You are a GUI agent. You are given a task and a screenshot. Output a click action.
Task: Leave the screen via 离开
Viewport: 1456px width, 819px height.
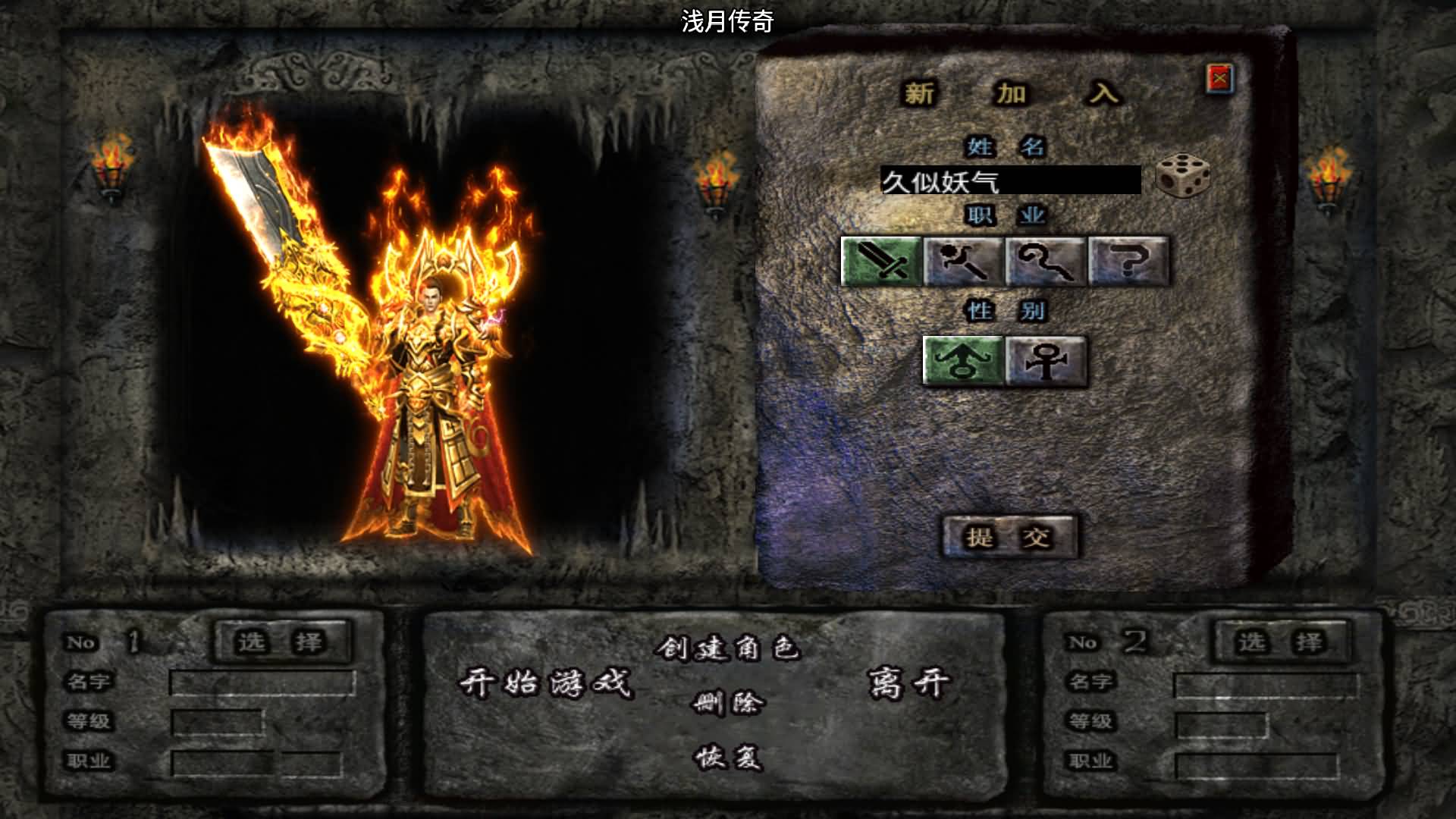pyautogui.click(x=908, y=684)
